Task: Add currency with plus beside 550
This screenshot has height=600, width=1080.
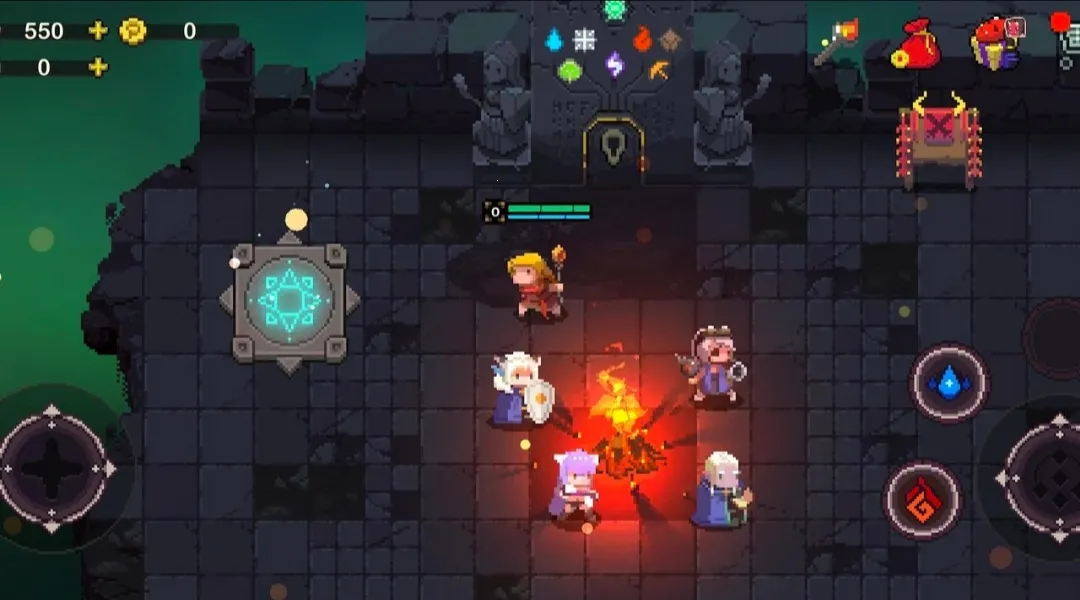Action: [x=97, y=31]
